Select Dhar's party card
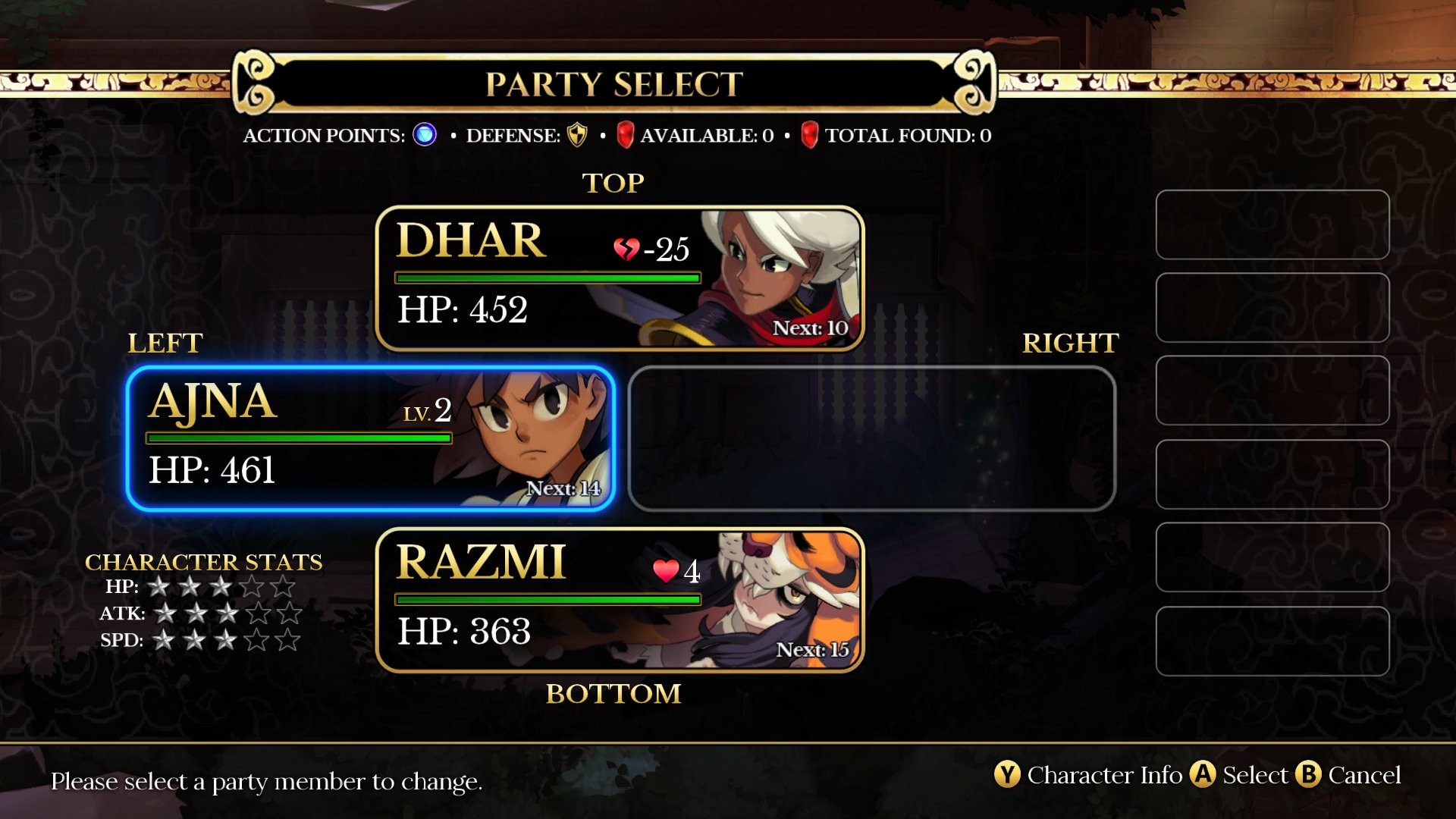 pyautogui.click(x=620, y=278)
